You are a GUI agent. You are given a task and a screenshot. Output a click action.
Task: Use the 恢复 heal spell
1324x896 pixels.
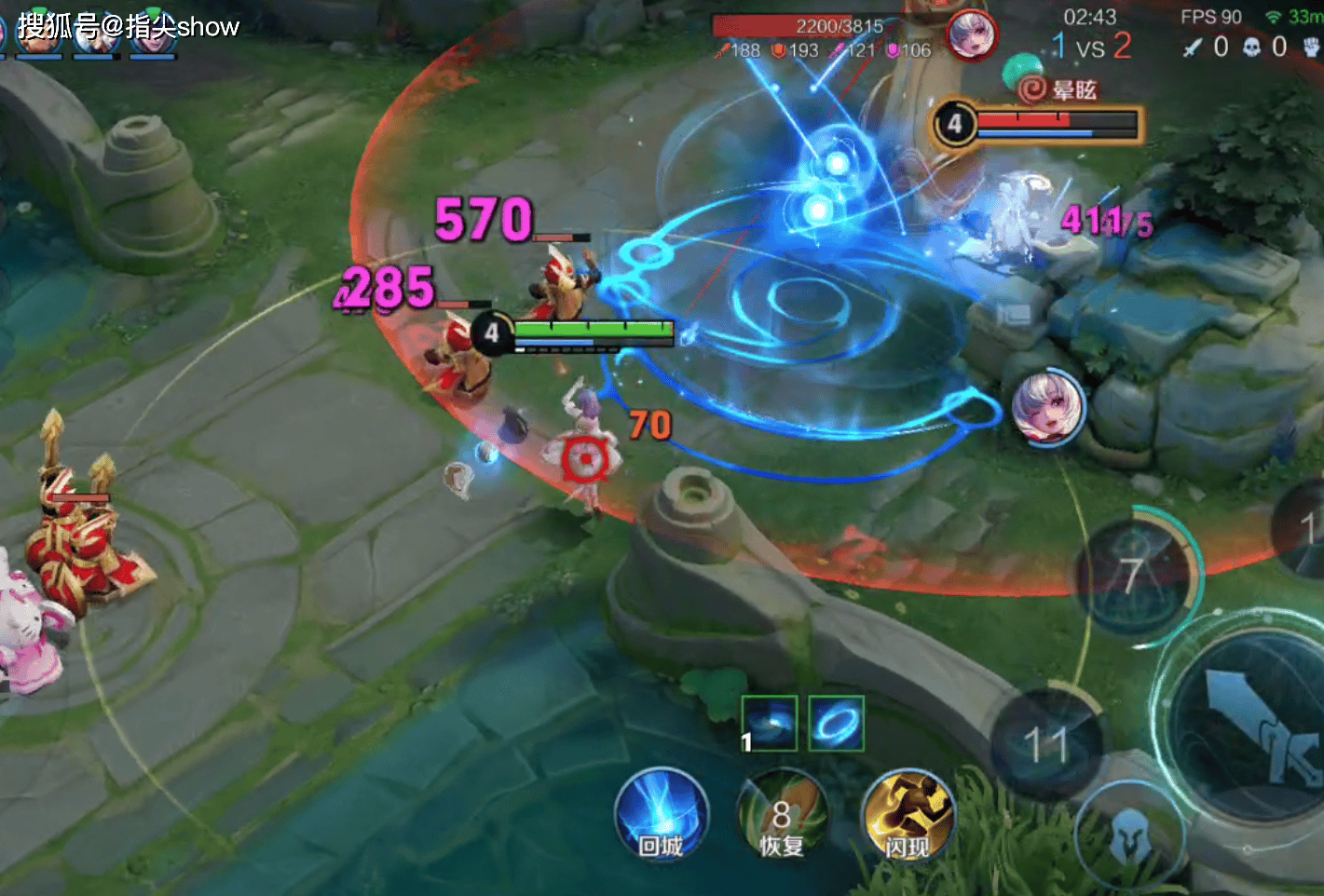pos(783,816)
